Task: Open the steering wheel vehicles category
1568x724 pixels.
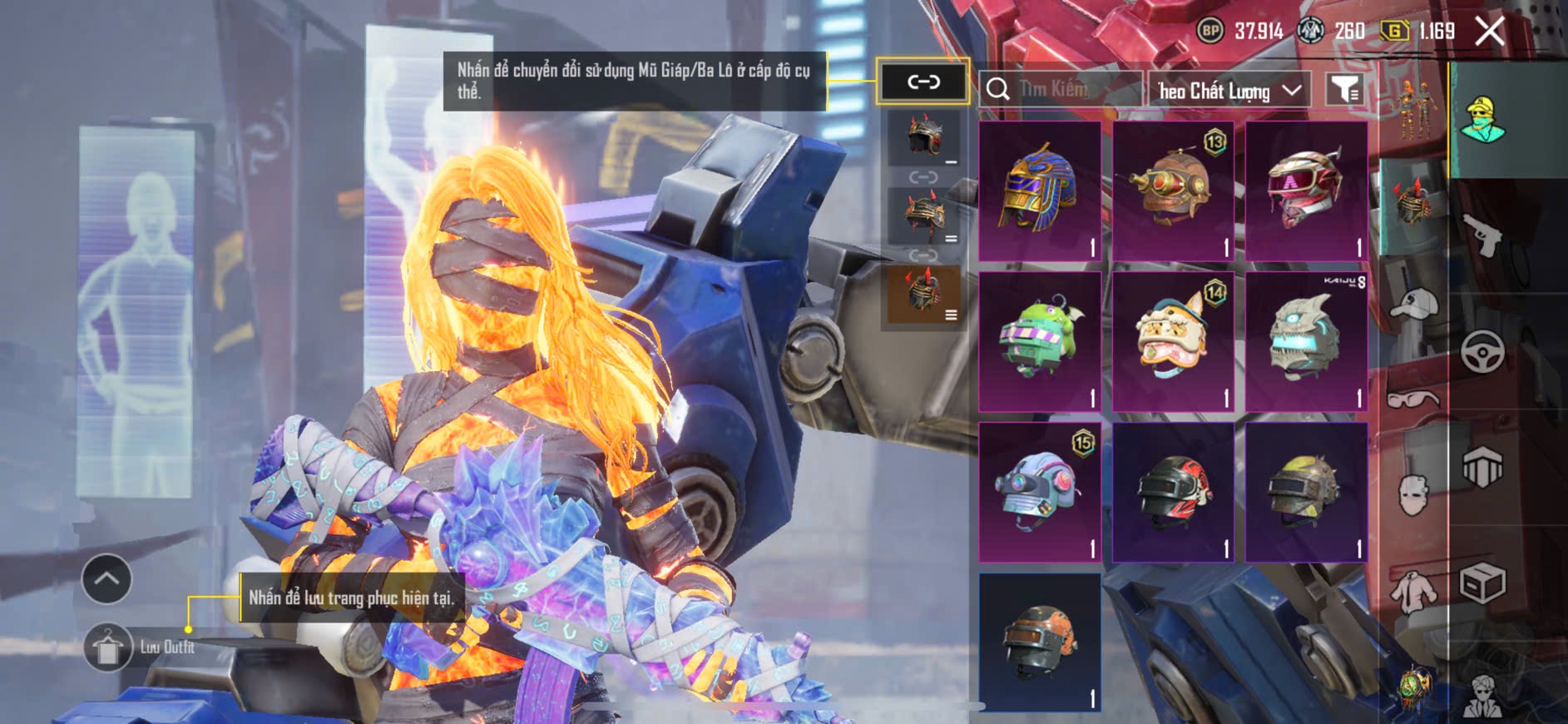Action: point(1482,351)
